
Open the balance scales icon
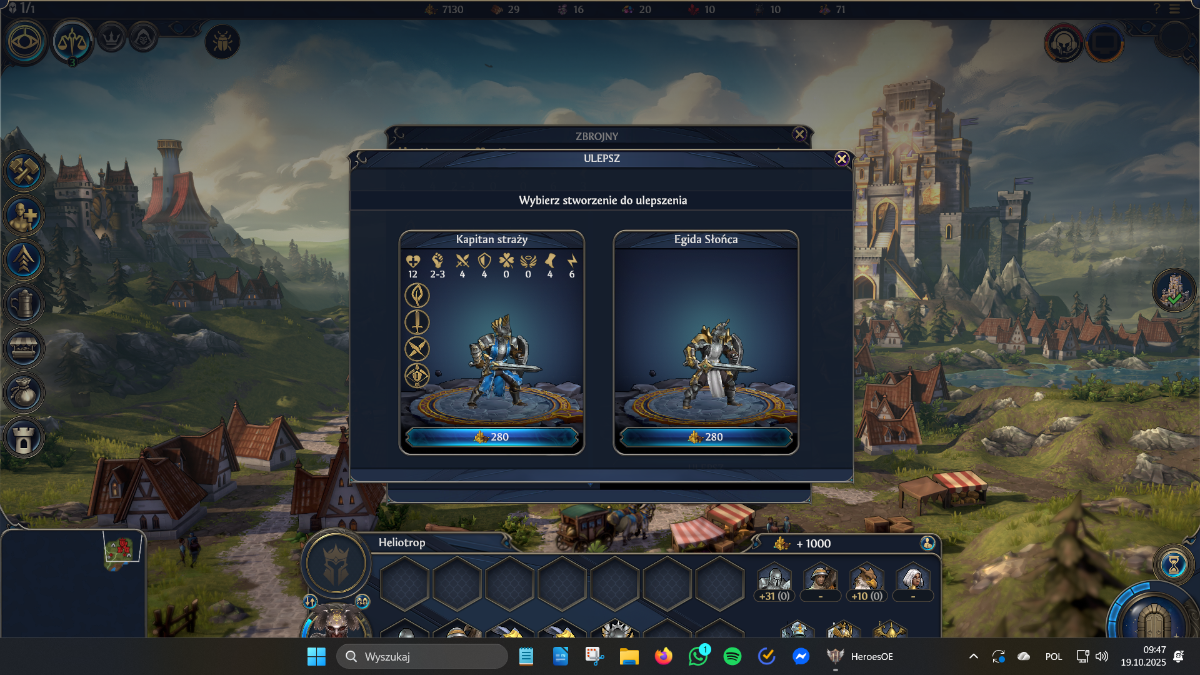click(73, 40)
